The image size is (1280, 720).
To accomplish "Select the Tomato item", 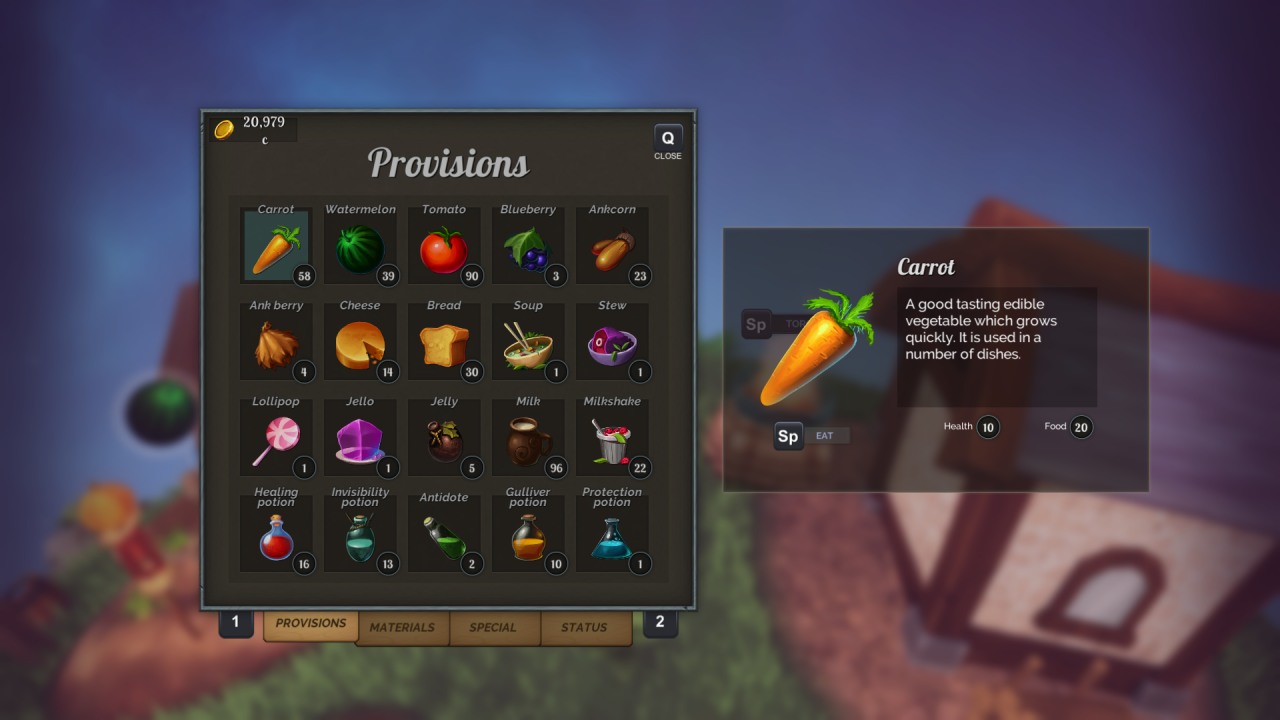I will click(x=443, y=248).
